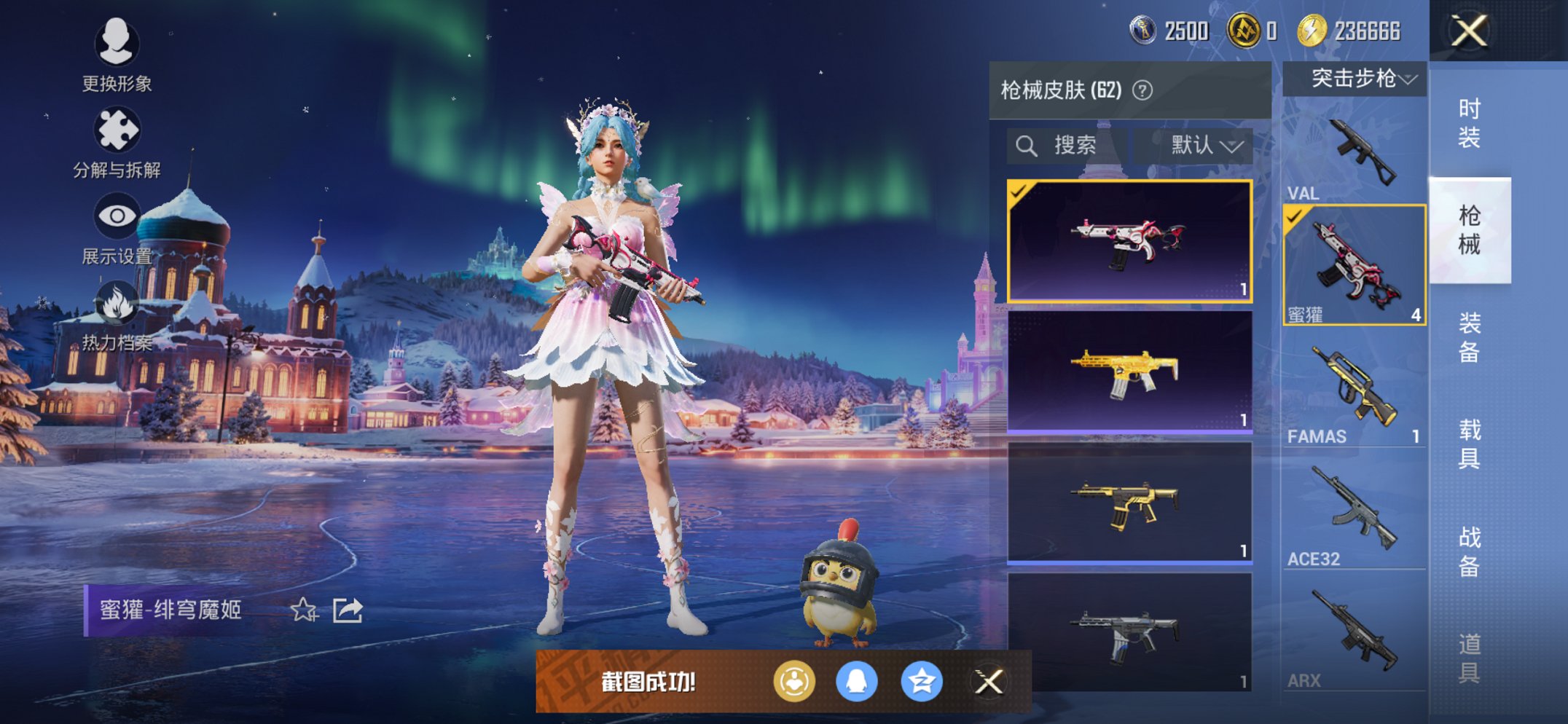
Task: Pick the FAMAS weapon entry
Action: pos(1354,393)
